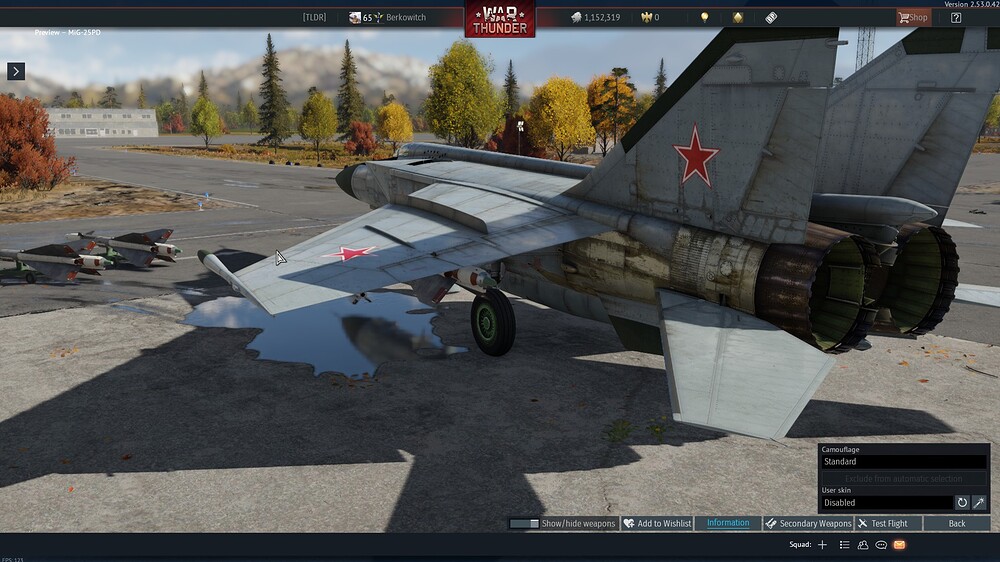Open the Shop
Screen dimensions: 1000x562
point(912,17)
